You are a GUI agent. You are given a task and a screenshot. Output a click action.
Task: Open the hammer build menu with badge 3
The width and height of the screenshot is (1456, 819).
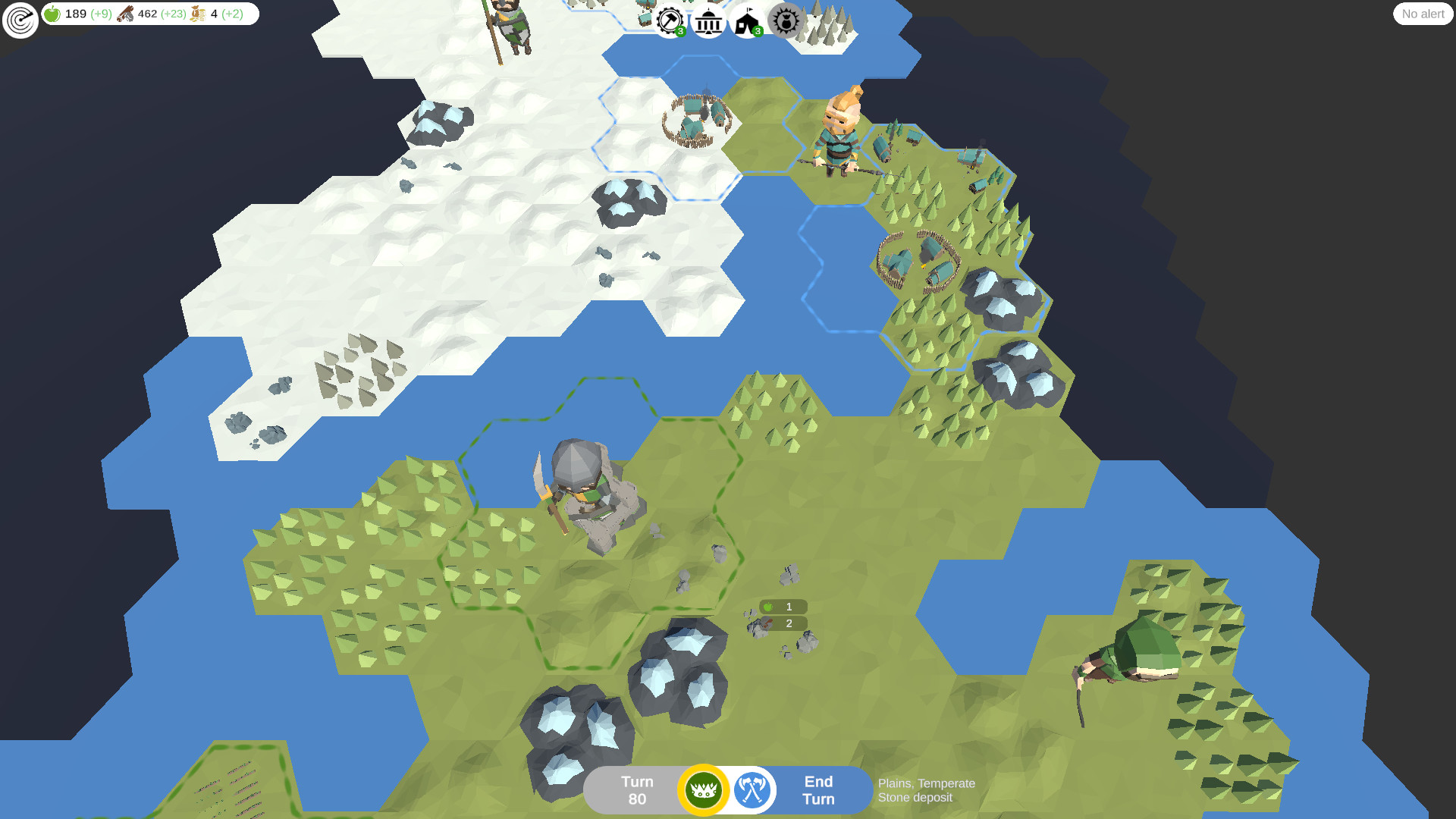670,20
